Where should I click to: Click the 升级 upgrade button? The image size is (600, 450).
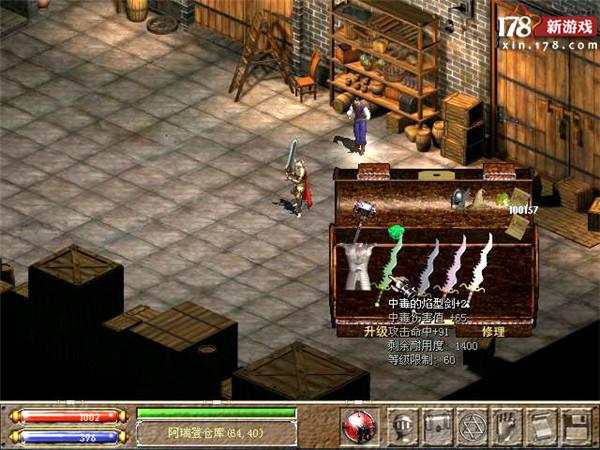pyautogui.click(x=376, y=331)
